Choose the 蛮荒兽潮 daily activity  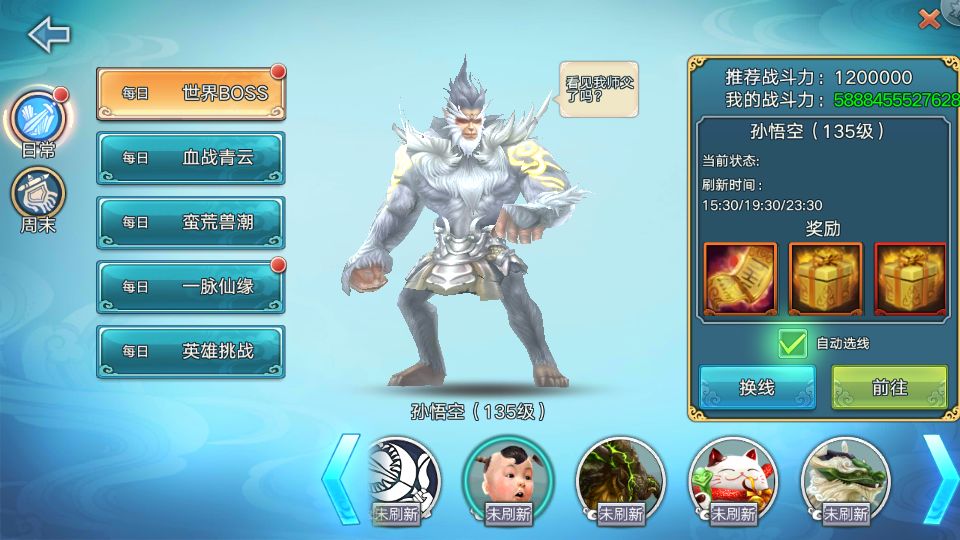pos(190,222)
